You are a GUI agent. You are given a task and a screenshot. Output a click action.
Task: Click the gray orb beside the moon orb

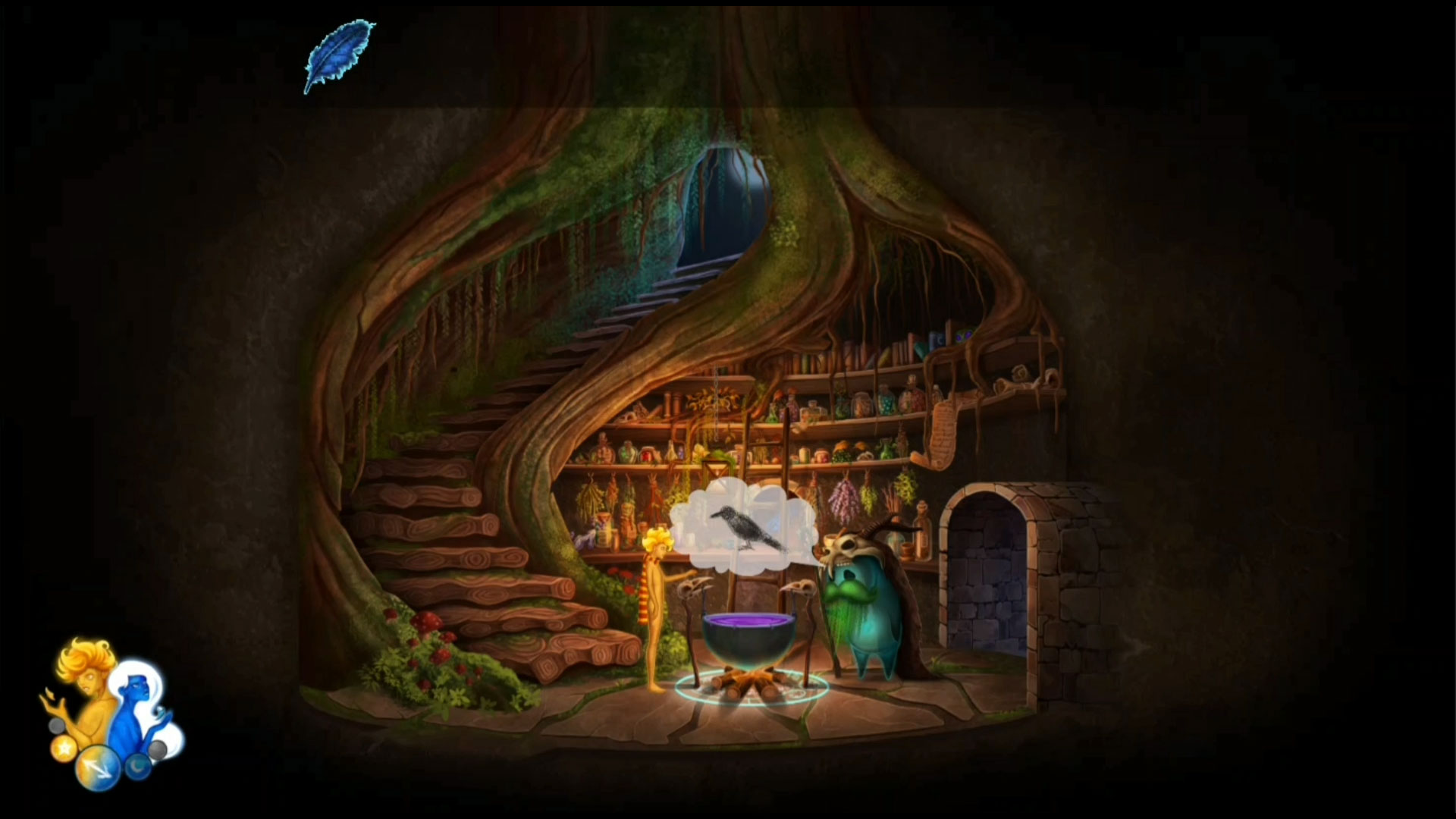click(x=158, y=749)
